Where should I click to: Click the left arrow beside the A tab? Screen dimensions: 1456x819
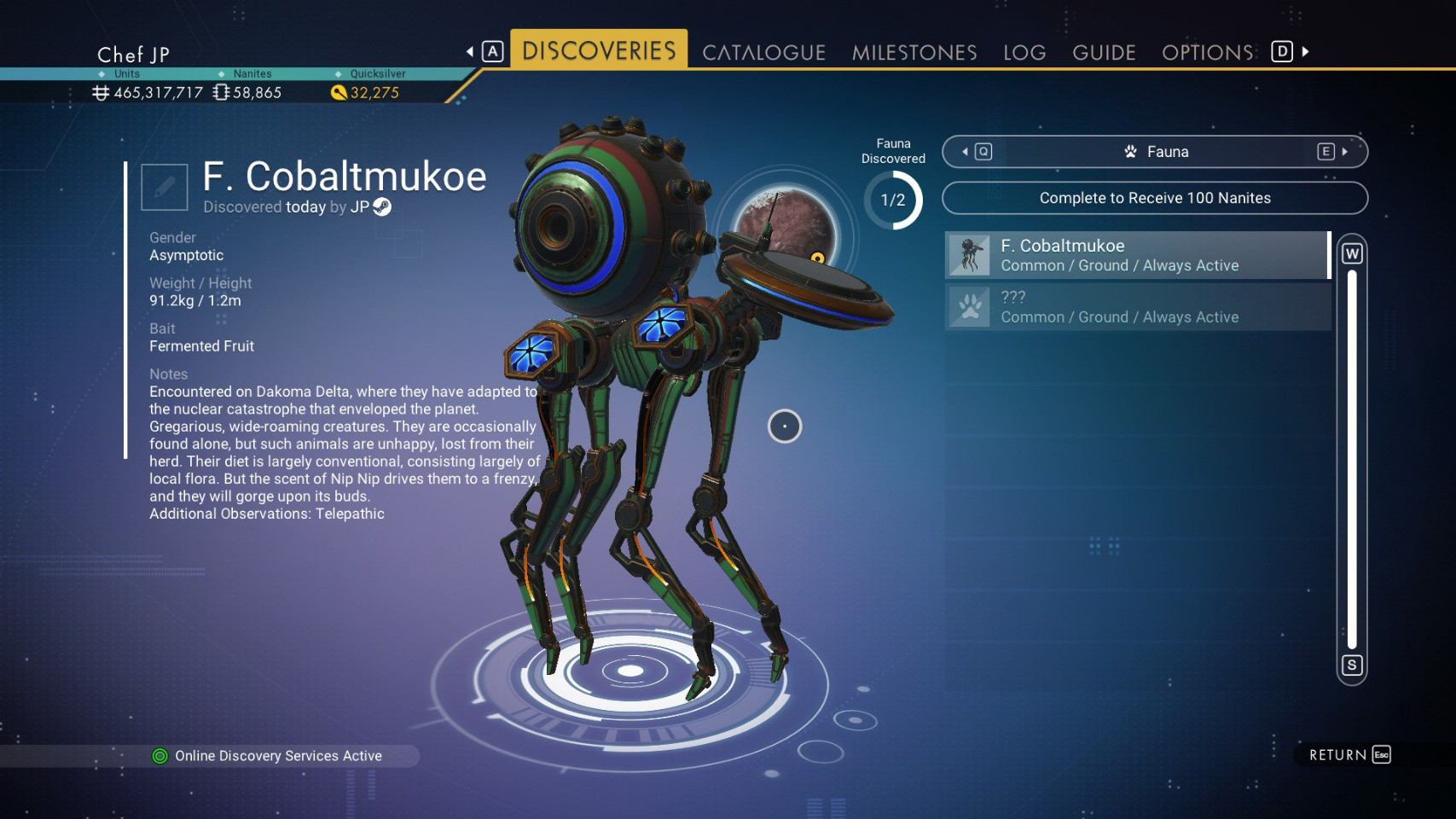469,50
